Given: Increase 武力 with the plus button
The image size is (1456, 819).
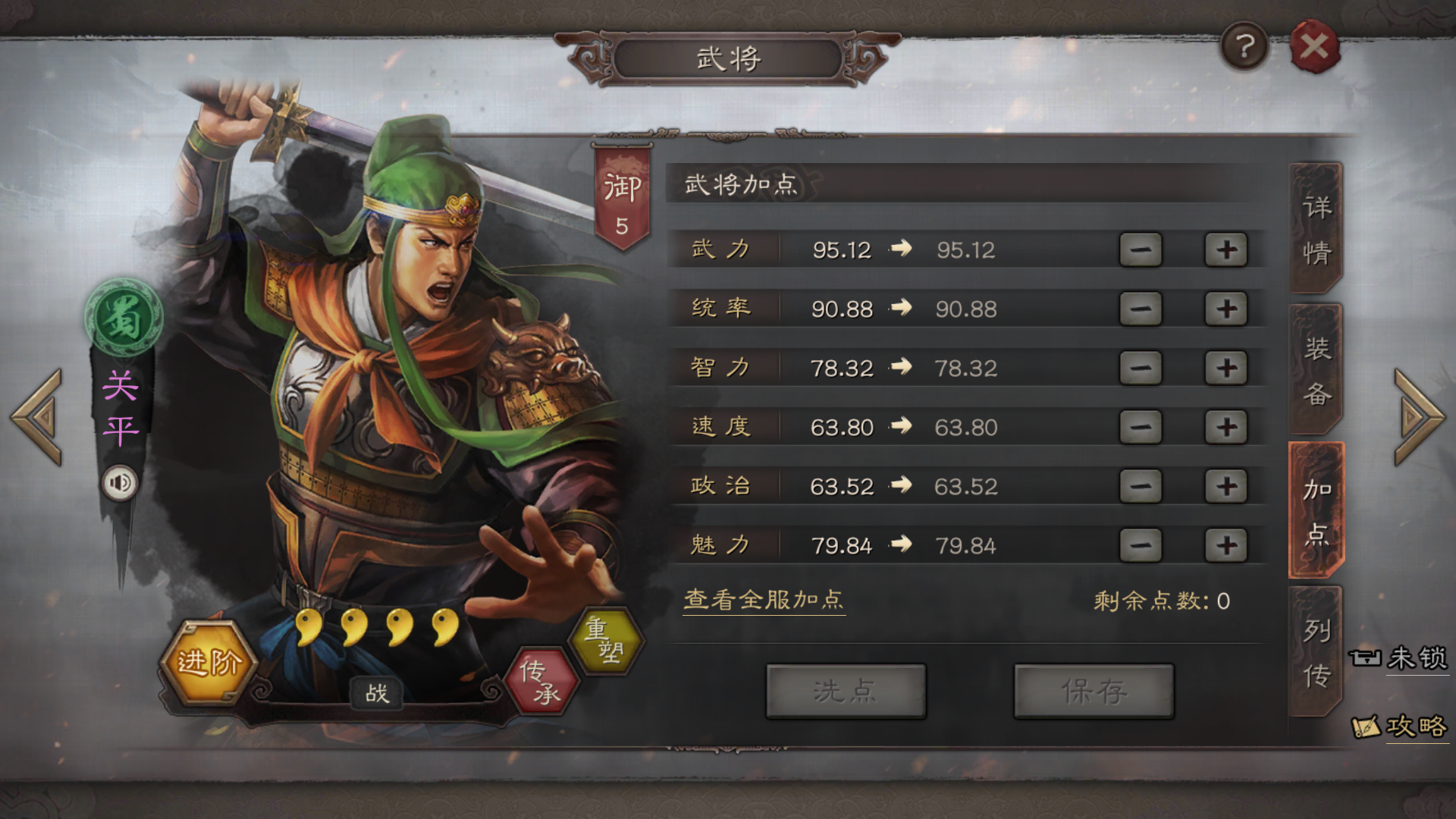Looking at the screenshot, I should coord(1226,249).
